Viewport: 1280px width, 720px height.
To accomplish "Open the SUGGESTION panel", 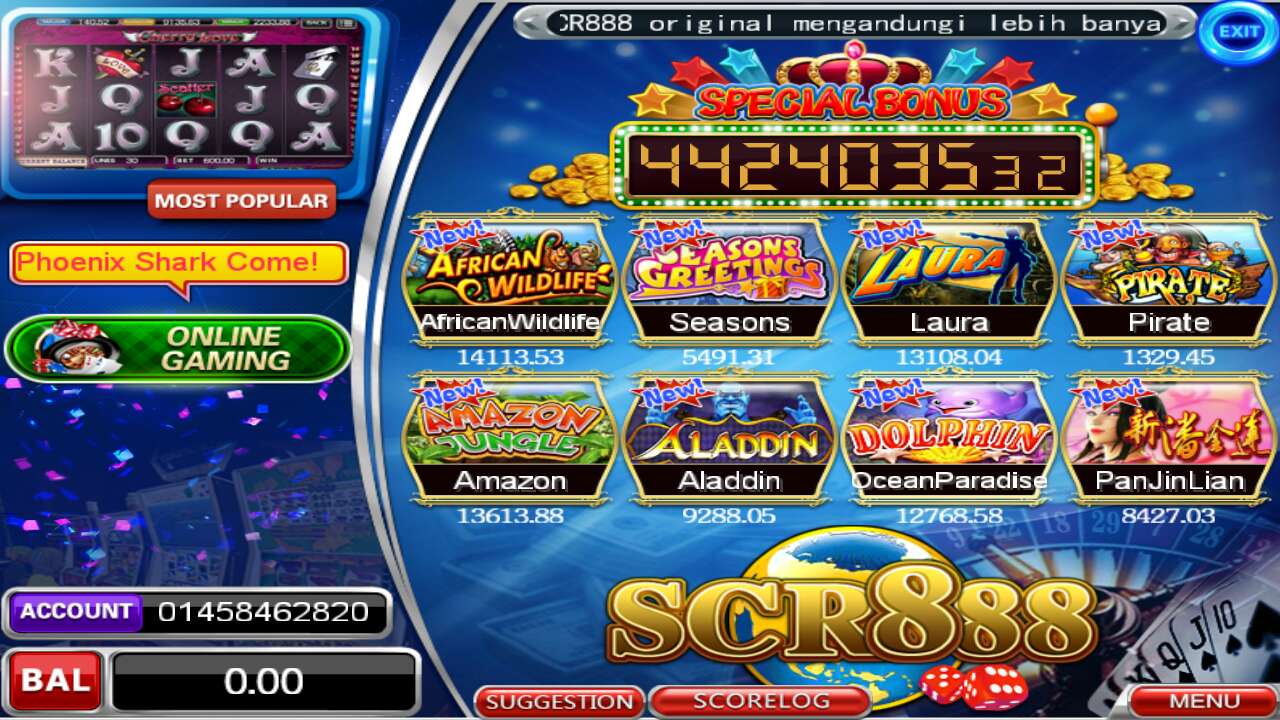I will pos(560,701).
